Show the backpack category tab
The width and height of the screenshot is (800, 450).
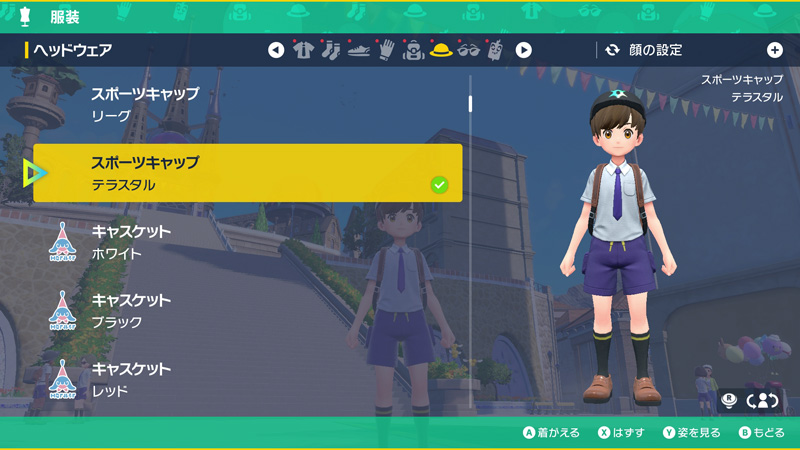tap(414, 50)
